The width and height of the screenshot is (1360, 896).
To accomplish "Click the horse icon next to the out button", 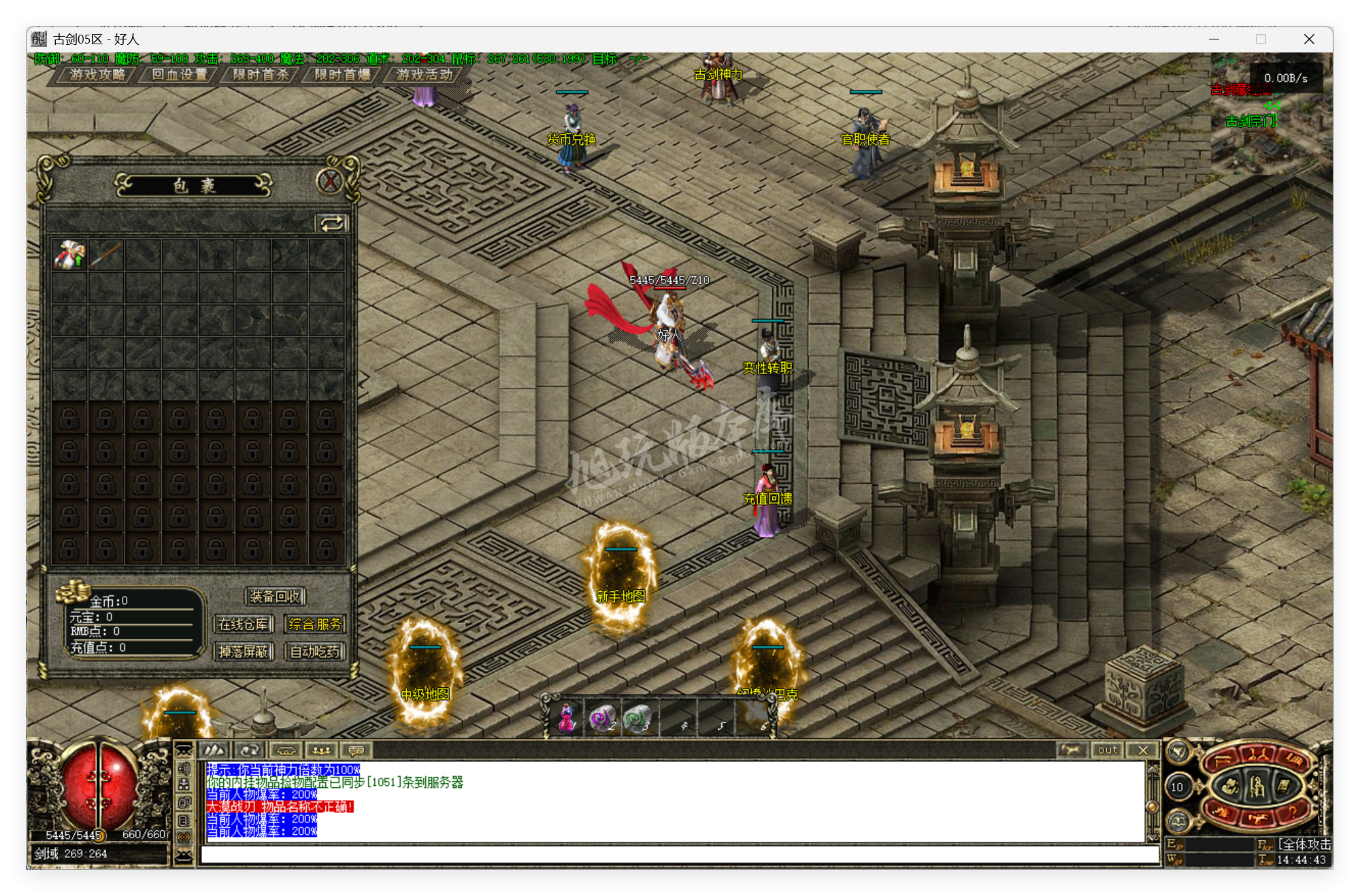I will (1074, 750).
